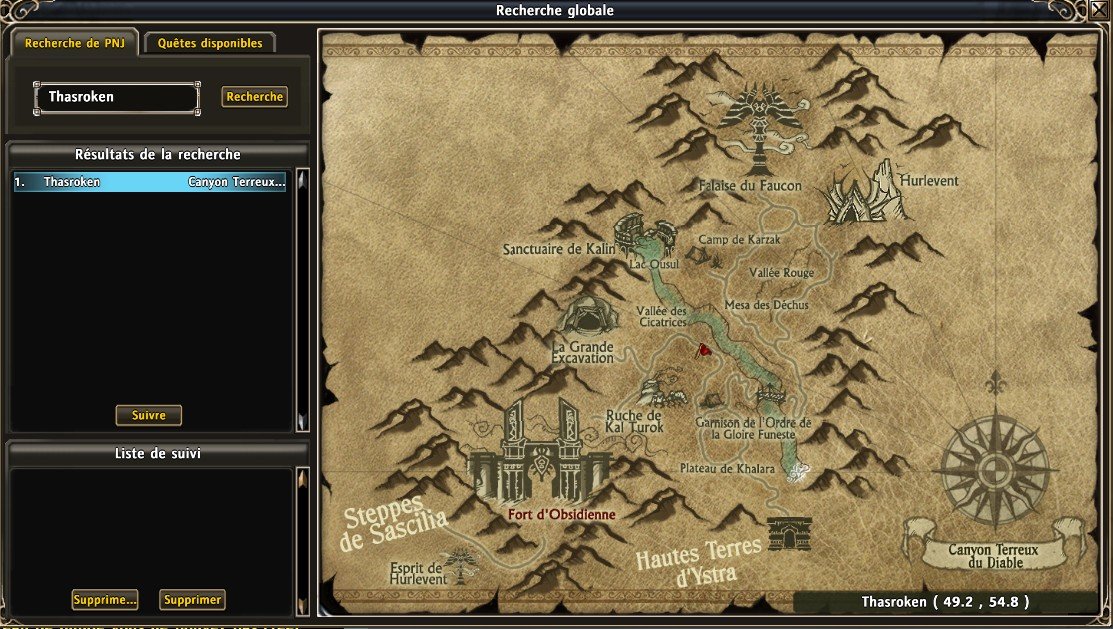Click the tracking list scrollbar
The height and width of the screenshot is (629, 1113).
click(302, 540)
